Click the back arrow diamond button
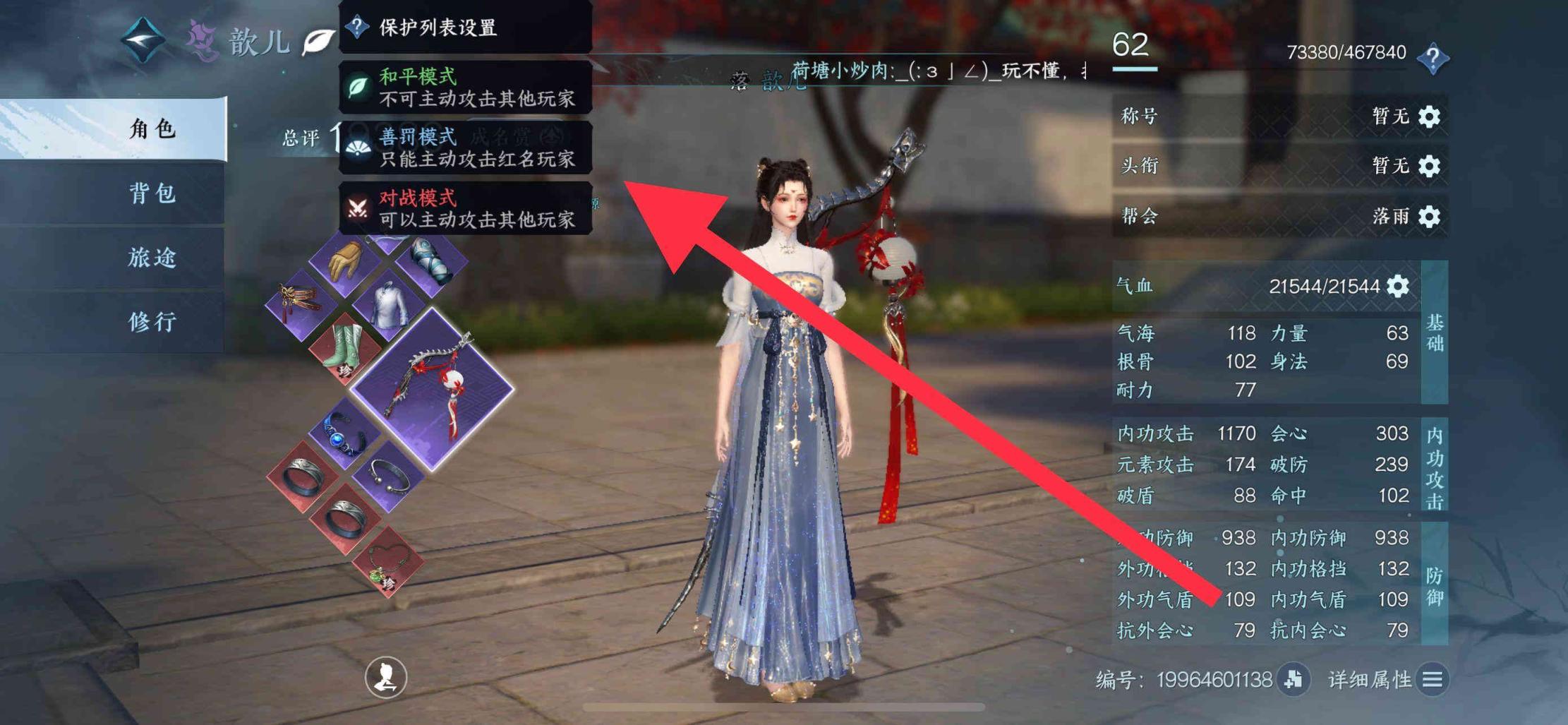Viewport: 1568px width, 725px height. point(143,40)
